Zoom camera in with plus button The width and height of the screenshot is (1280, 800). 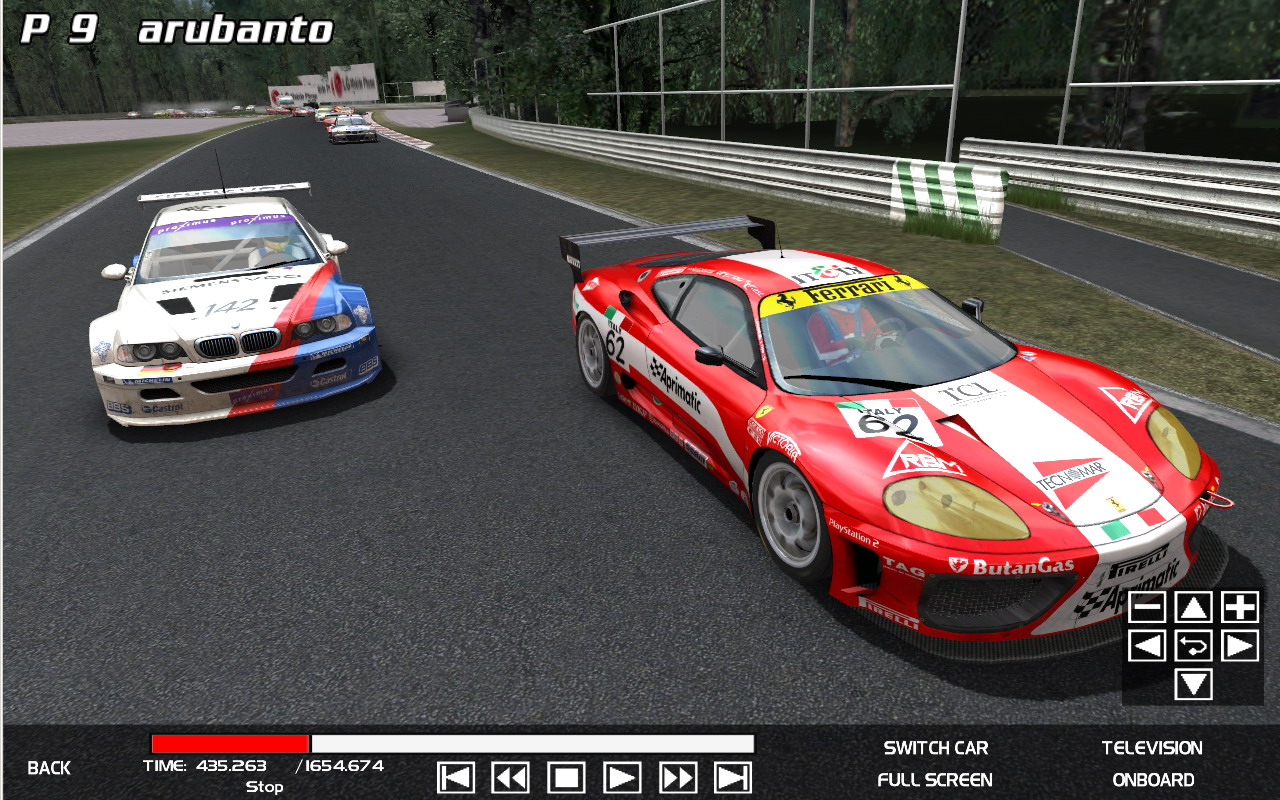click(x=1240, y=607)
